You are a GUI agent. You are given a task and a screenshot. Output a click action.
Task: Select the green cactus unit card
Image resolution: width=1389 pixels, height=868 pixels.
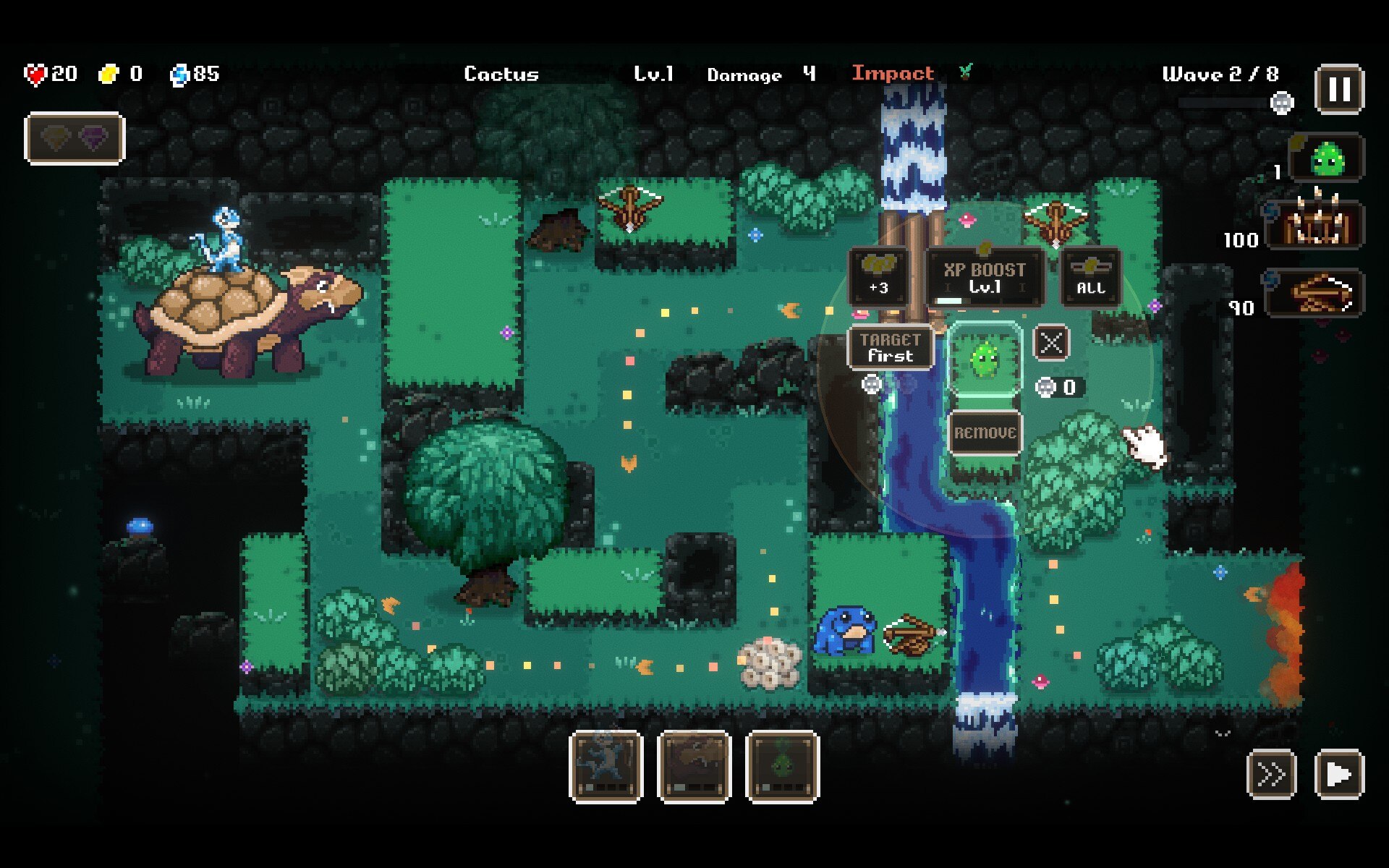tap(782, 767)
